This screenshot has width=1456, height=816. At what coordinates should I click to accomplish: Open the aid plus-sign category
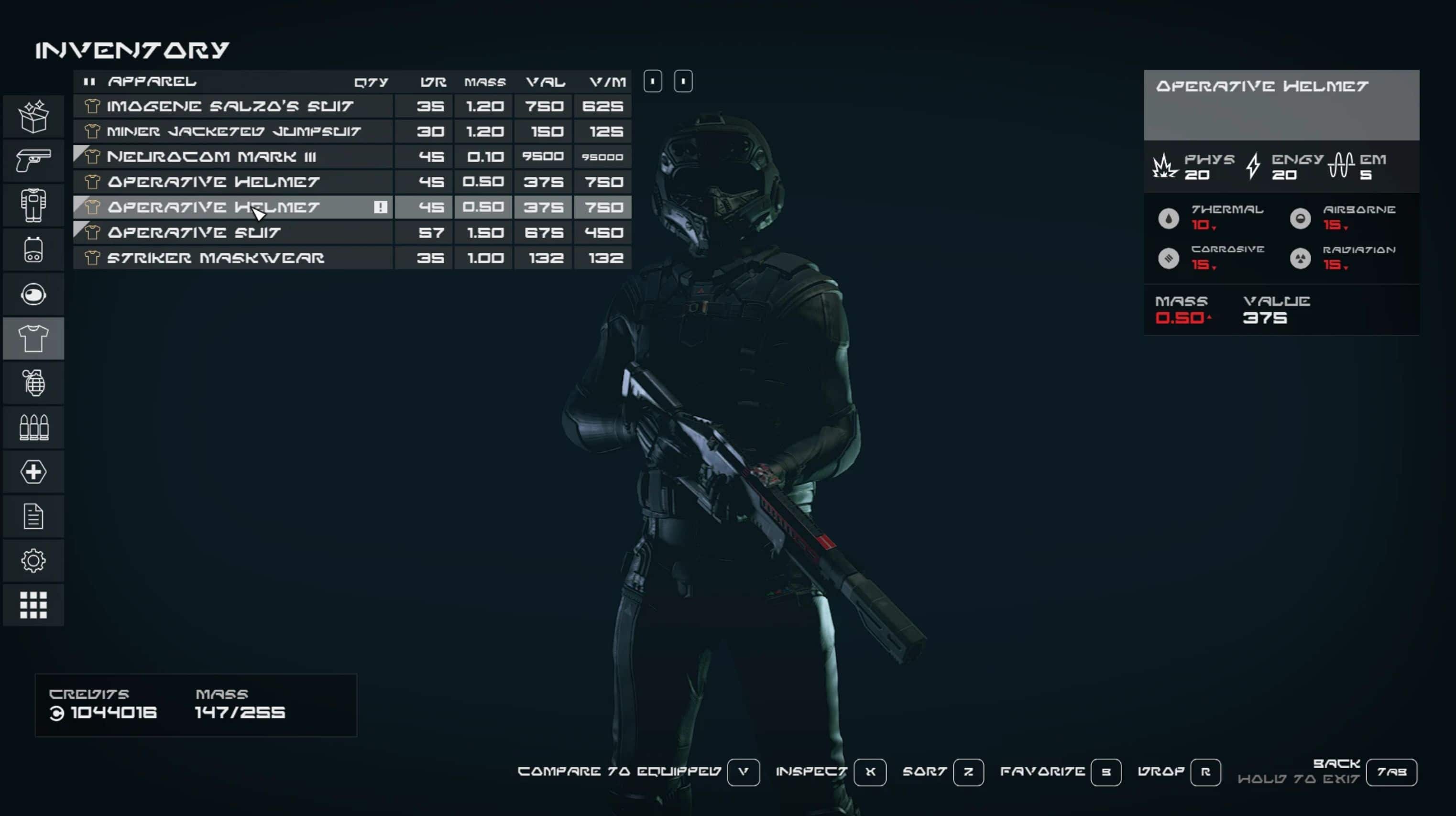pos(33,472)
